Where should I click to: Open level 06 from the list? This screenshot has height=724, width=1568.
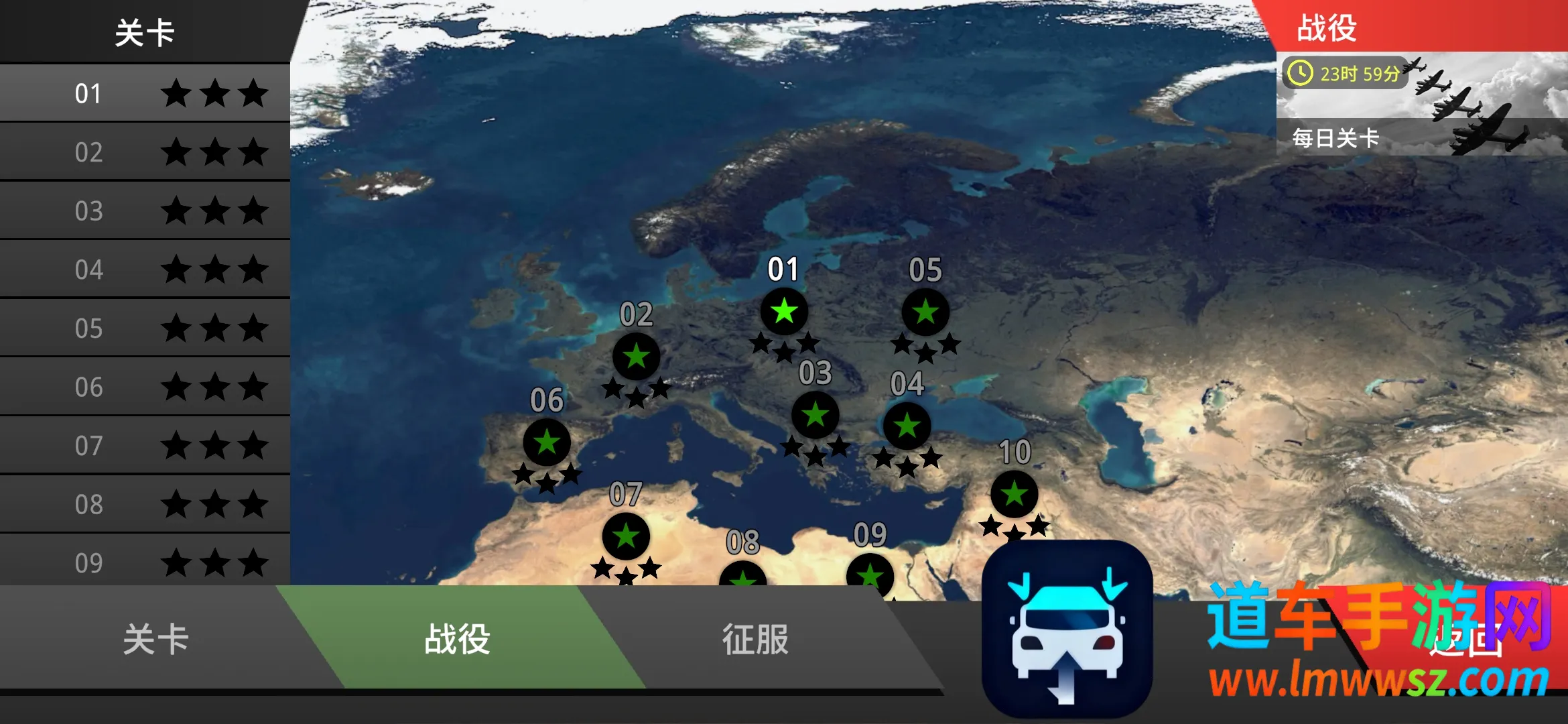click(x=145, y=387)
